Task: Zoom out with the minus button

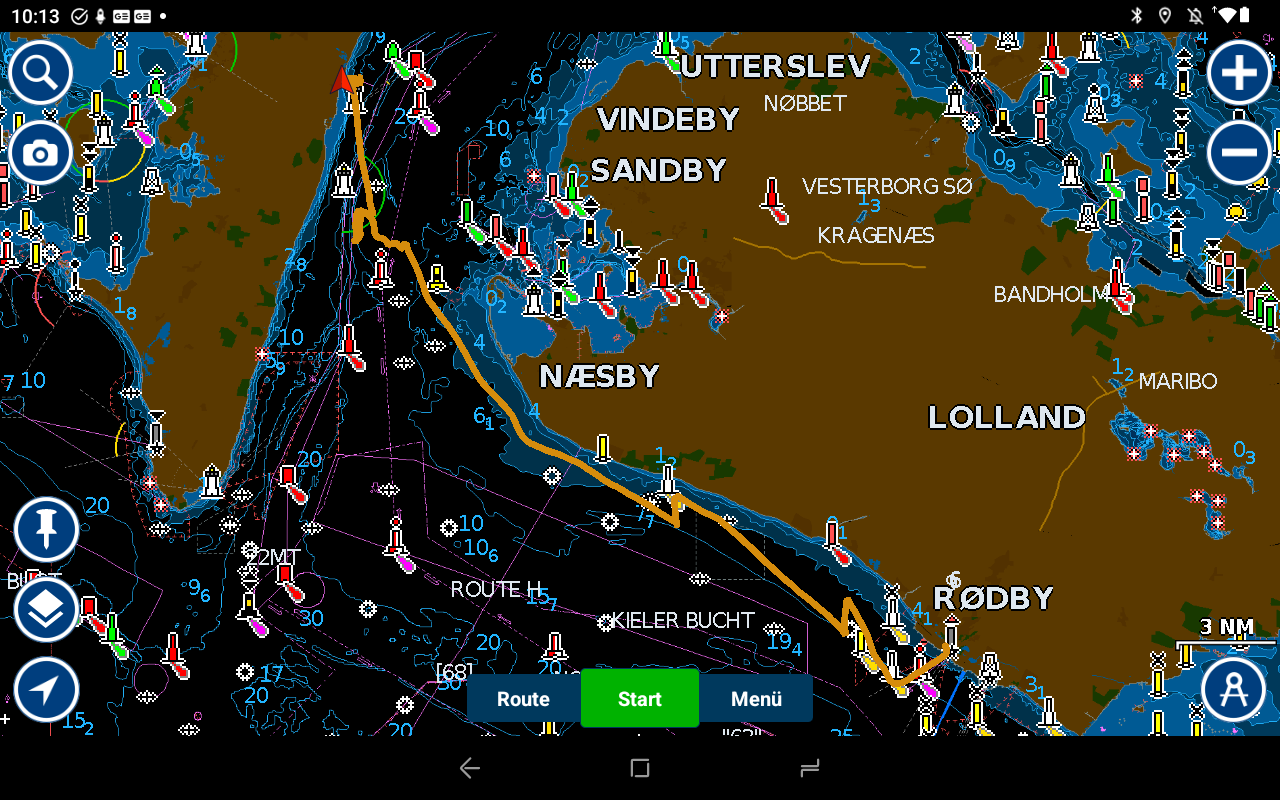Action: click(1239, 153)
